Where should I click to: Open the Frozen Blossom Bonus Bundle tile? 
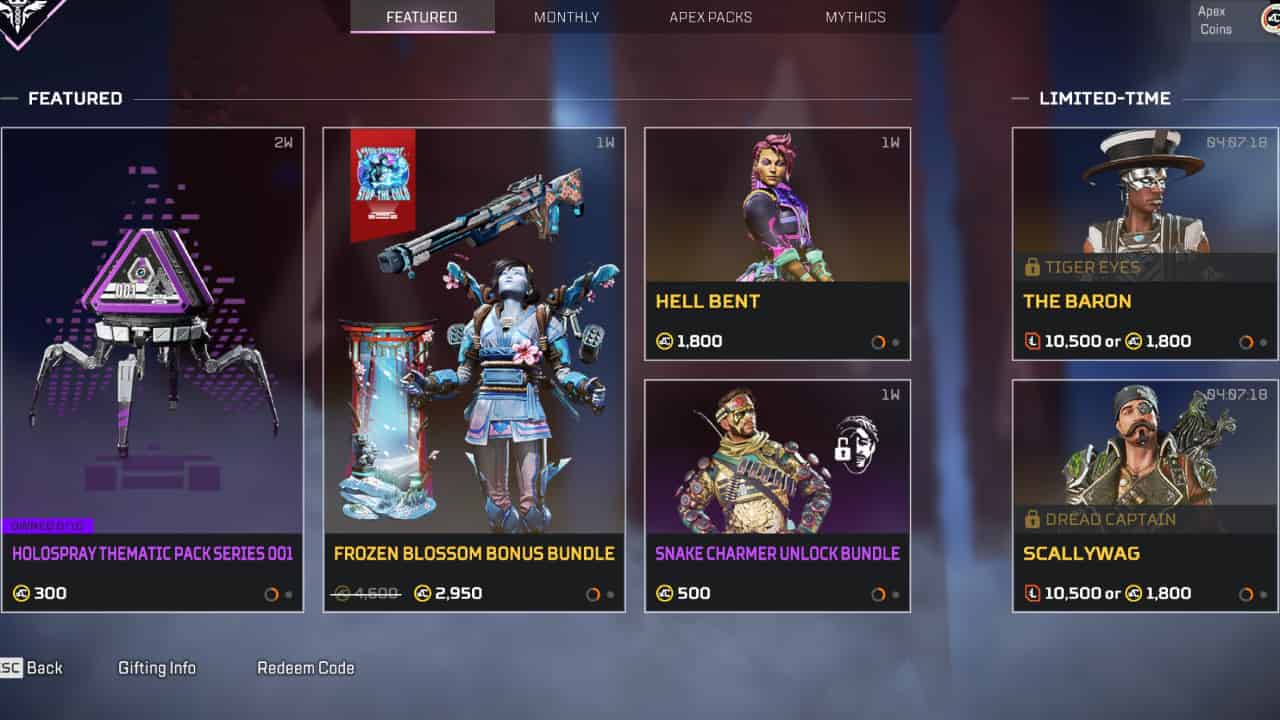coord(475,370)
